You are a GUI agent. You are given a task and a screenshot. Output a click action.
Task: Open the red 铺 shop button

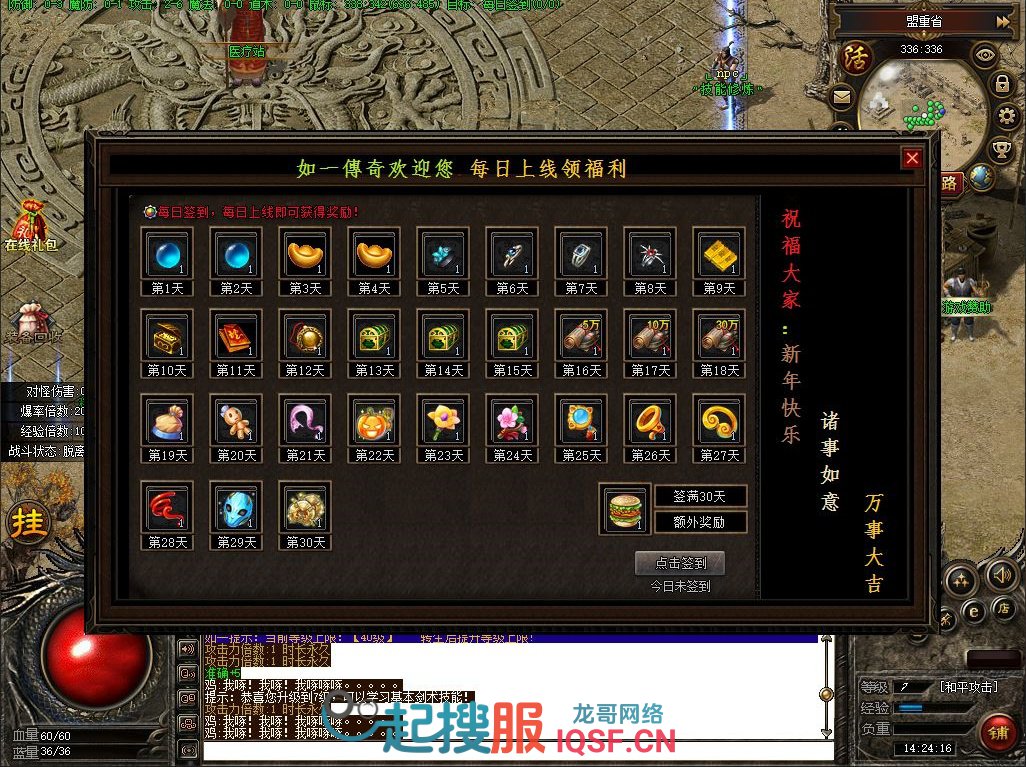click(997, 732)
